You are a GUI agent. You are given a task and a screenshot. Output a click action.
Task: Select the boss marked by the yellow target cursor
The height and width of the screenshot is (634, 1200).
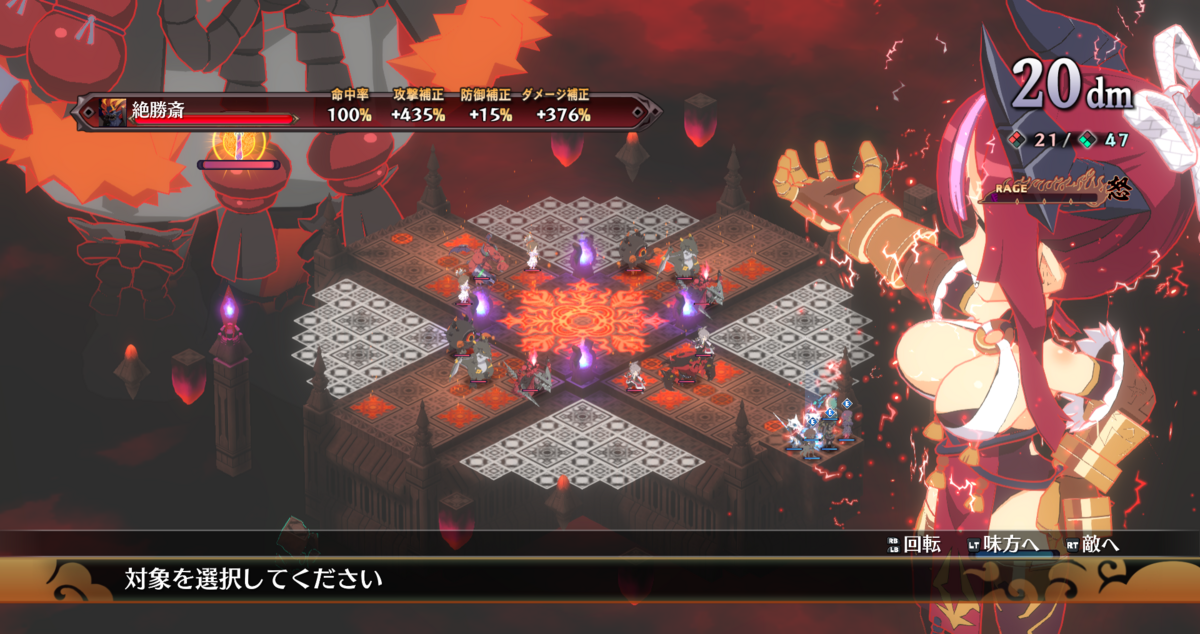239,142
